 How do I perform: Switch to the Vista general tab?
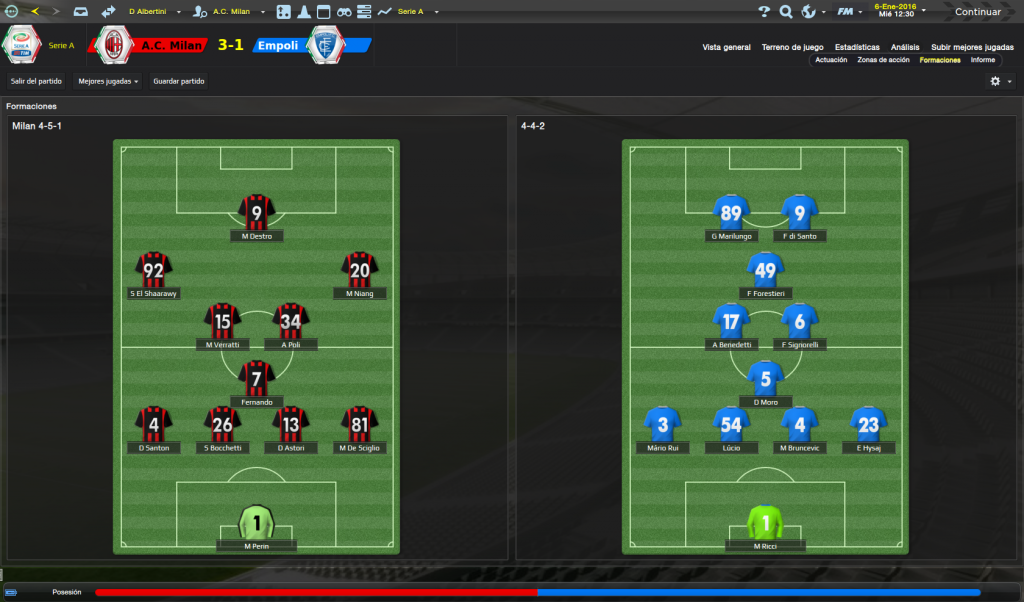coord(726,47)
